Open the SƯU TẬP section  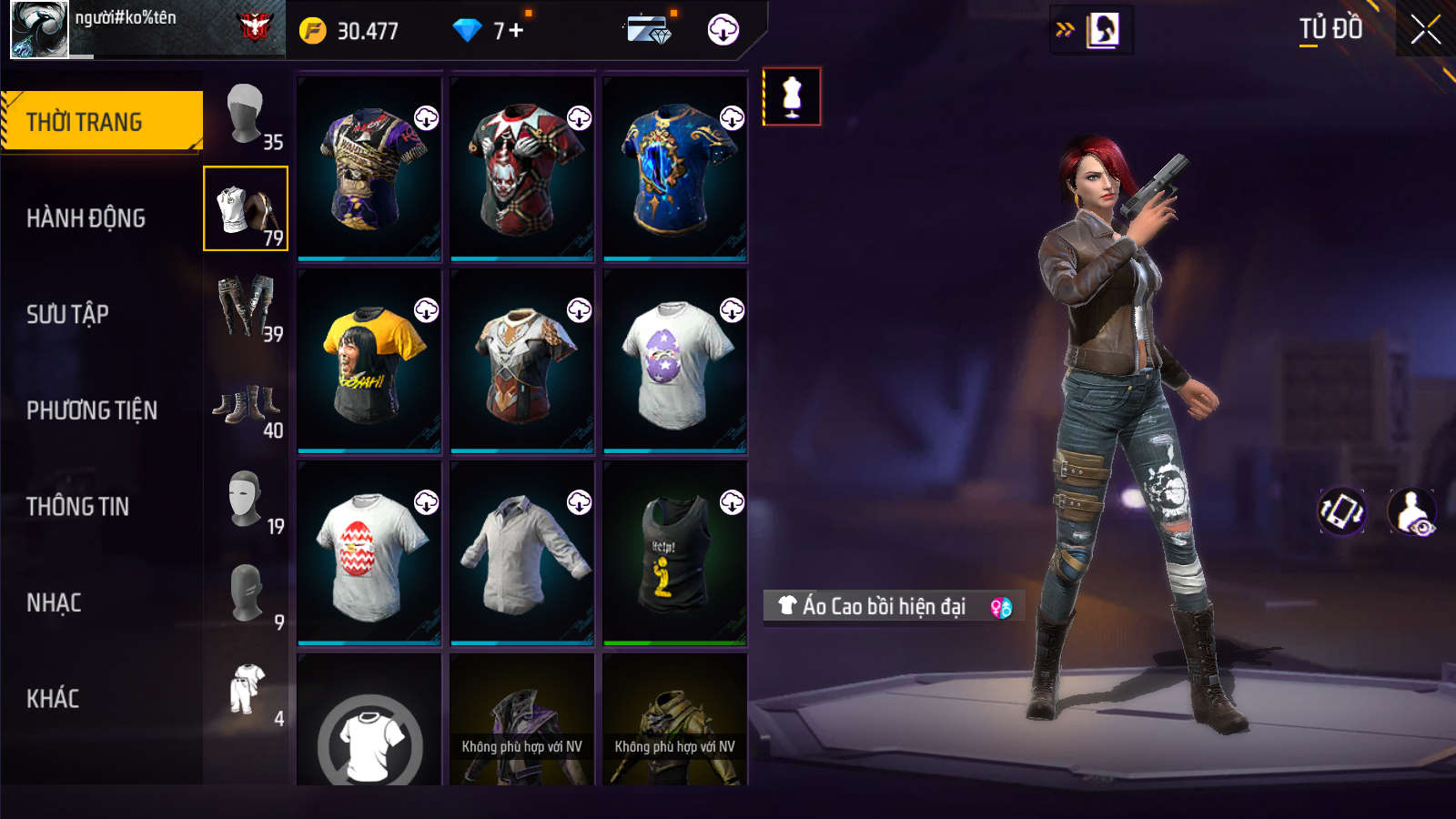(68, 315)
